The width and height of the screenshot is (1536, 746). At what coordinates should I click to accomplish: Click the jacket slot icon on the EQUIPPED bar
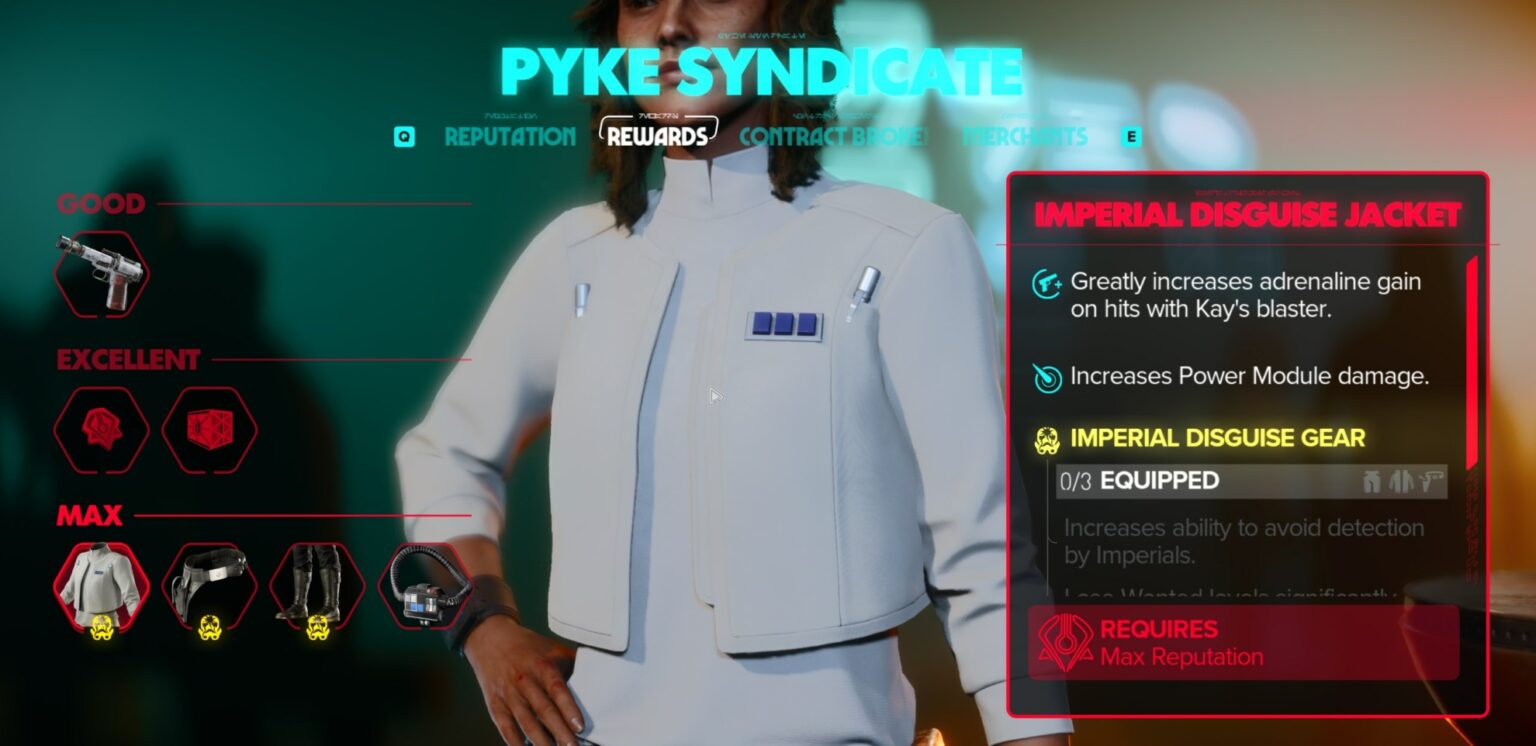(1401, 481)
